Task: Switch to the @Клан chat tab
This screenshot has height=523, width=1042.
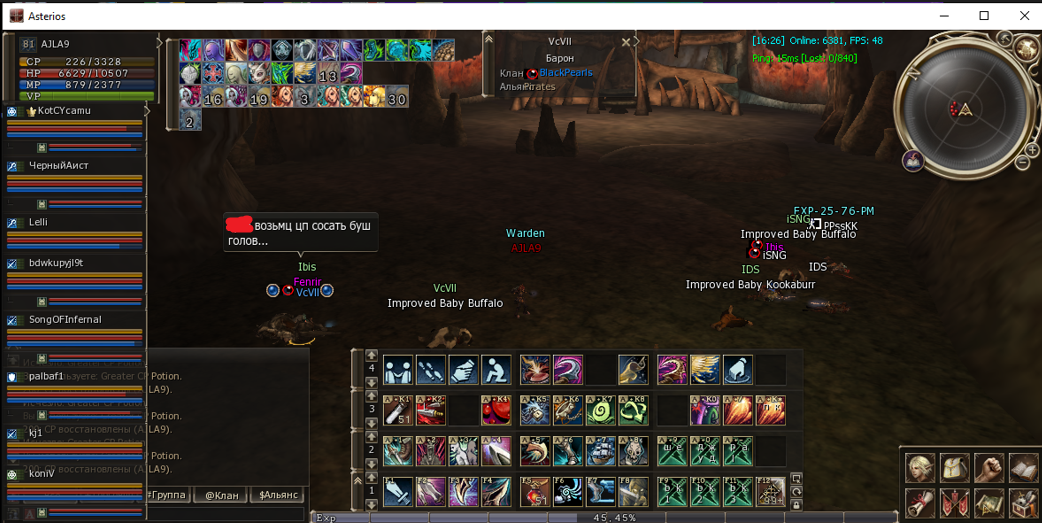Action: point(220,495)
